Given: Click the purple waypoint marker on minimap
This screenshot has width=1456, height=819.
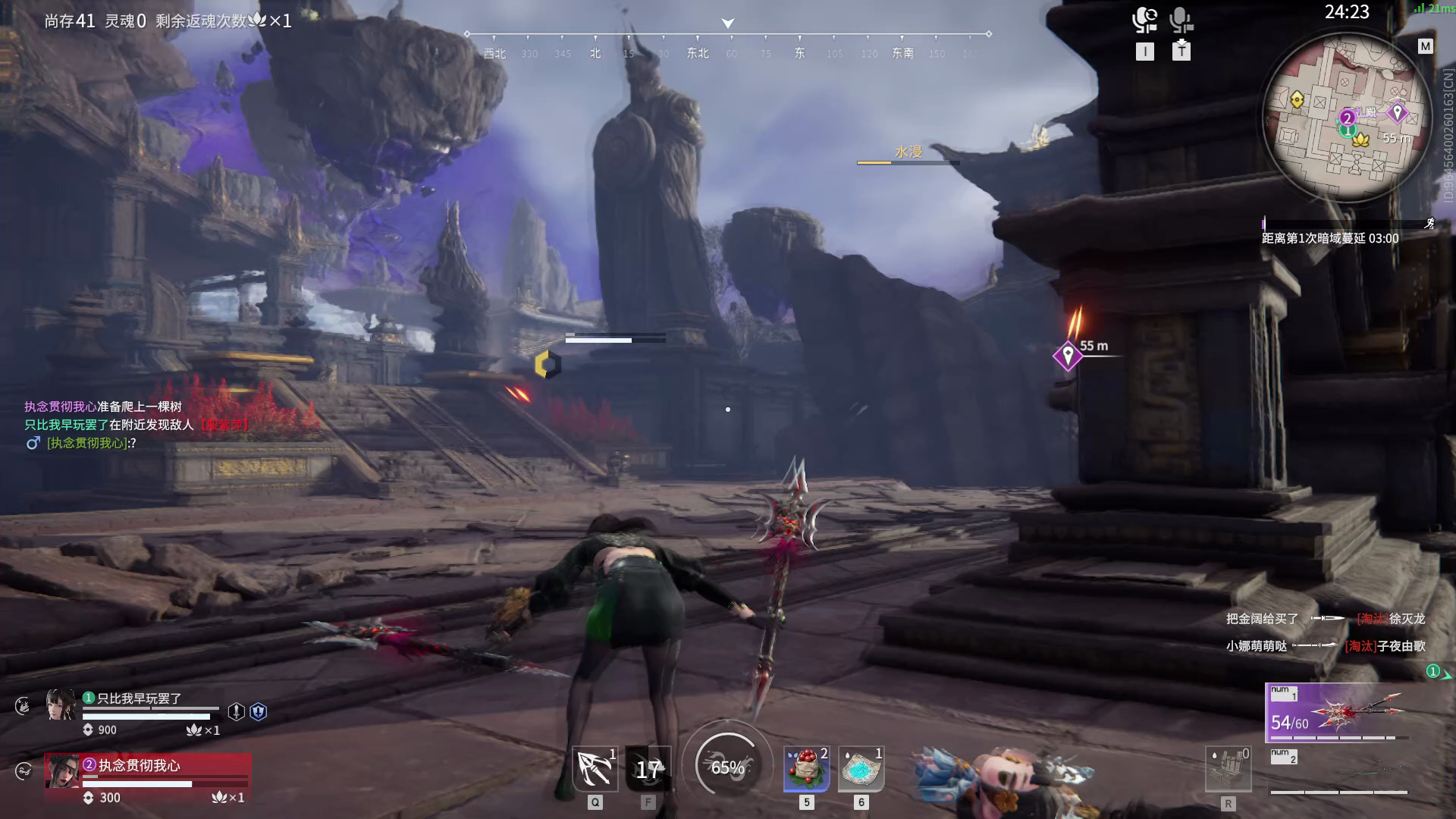Looking at the screenshot, I should tap(1397, 113).
